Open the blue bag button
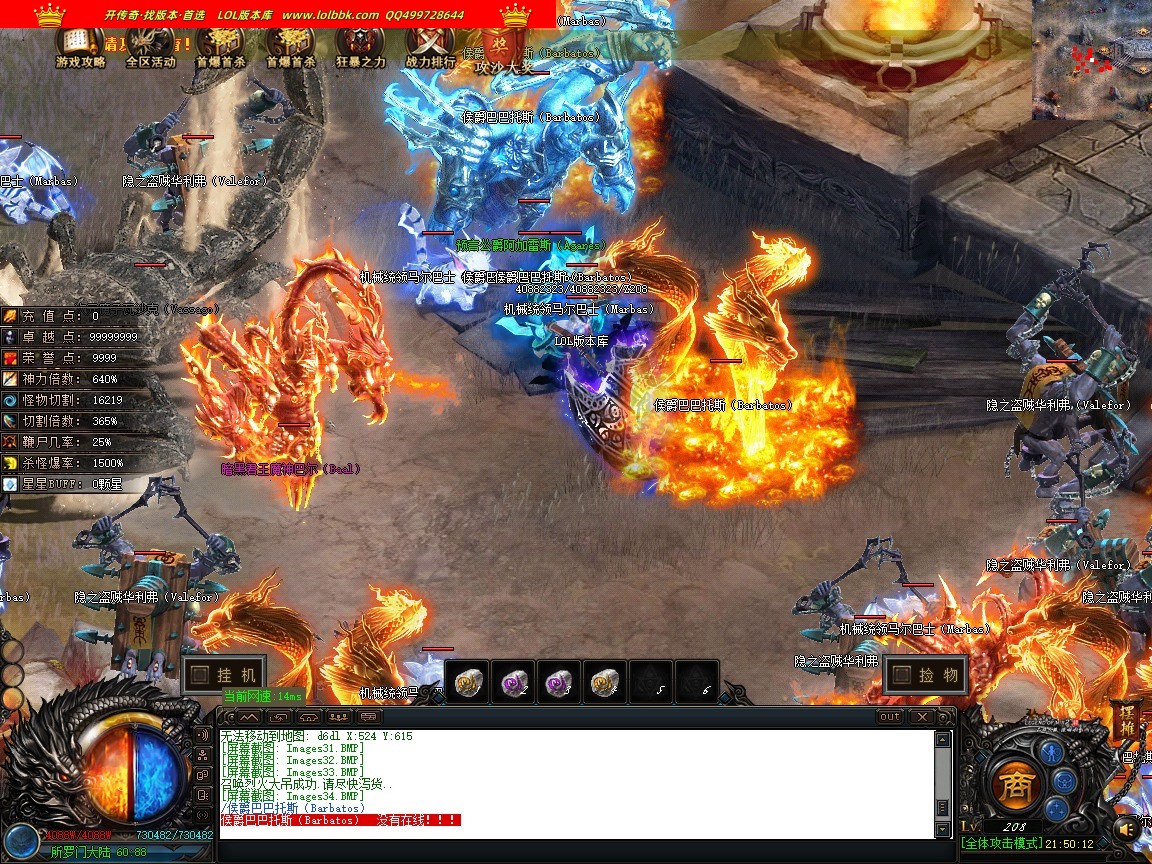The width and height of the screenshot is (1152, 864). click(x=1066, y=779)
